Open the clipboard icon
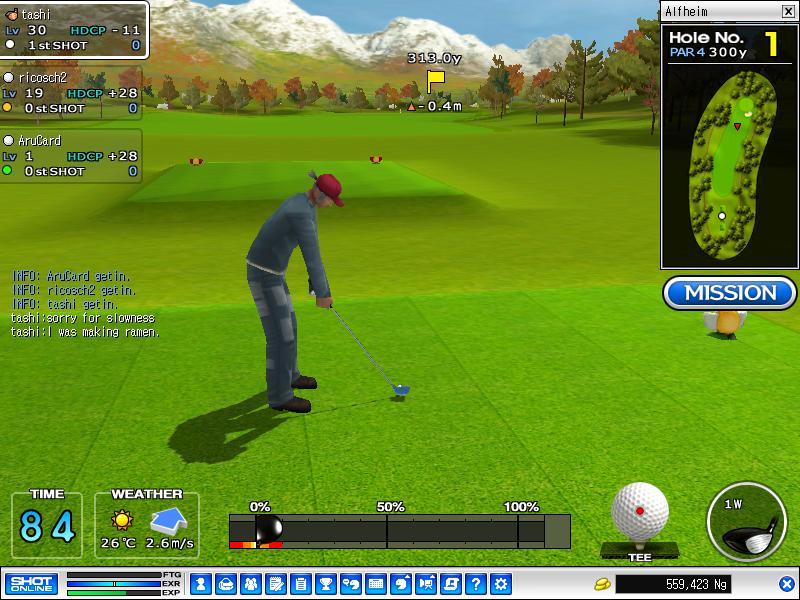This screenshot has width=800, height=600. point(300,583)
